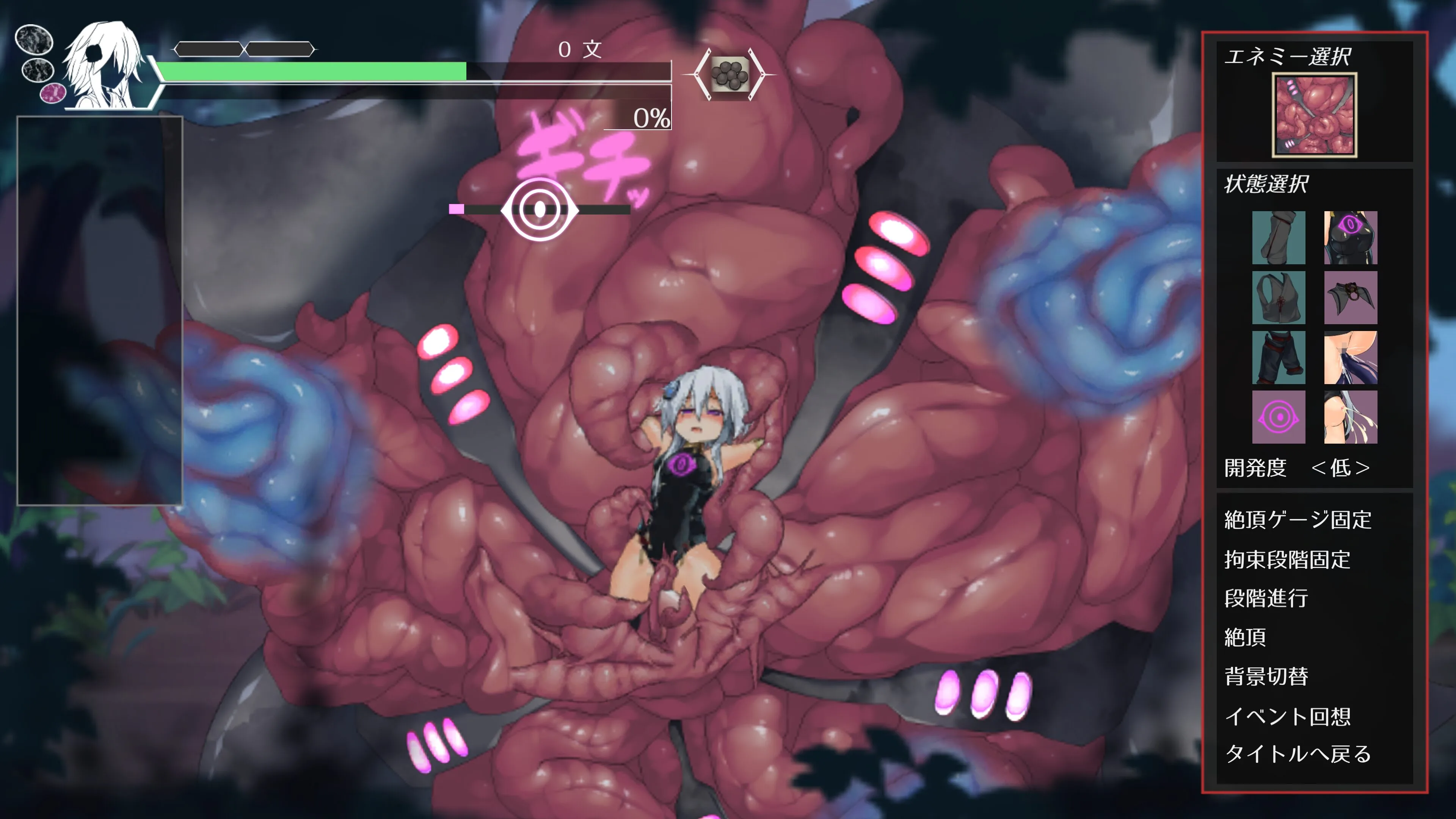
Task: Select the vest state icon
Action: tap(1279, 297)
